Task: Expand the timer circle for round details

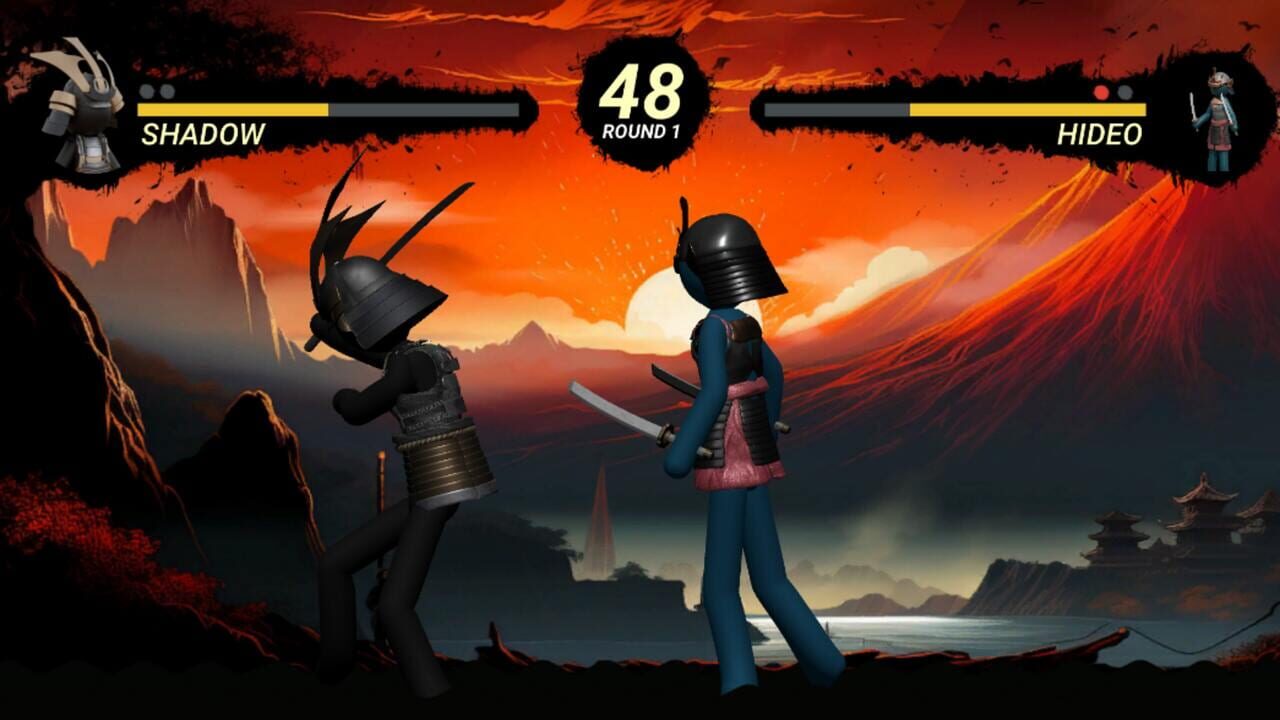Action: (x=640, y=95)
